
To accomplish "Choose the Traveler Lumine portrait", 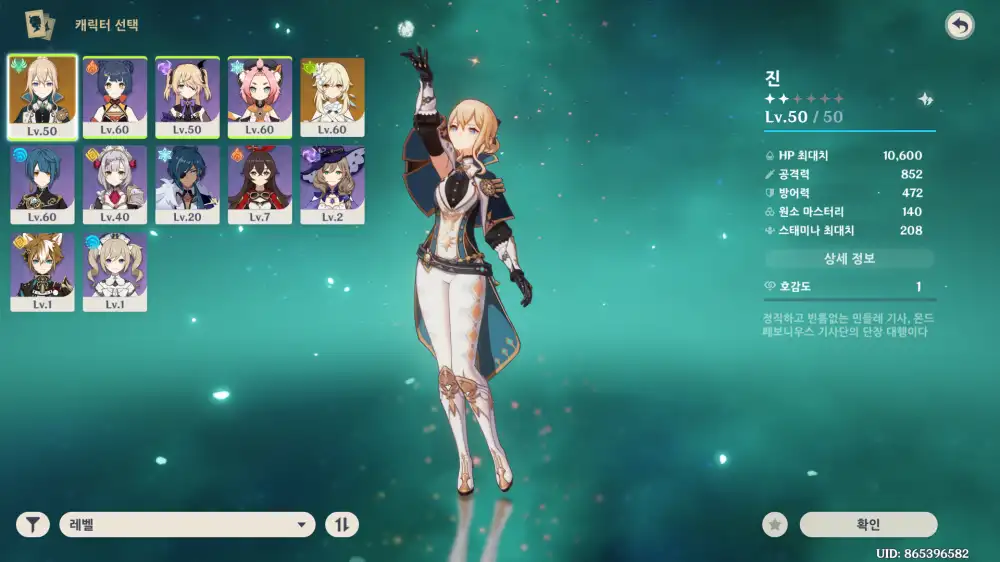I will [x=333, y=97].
